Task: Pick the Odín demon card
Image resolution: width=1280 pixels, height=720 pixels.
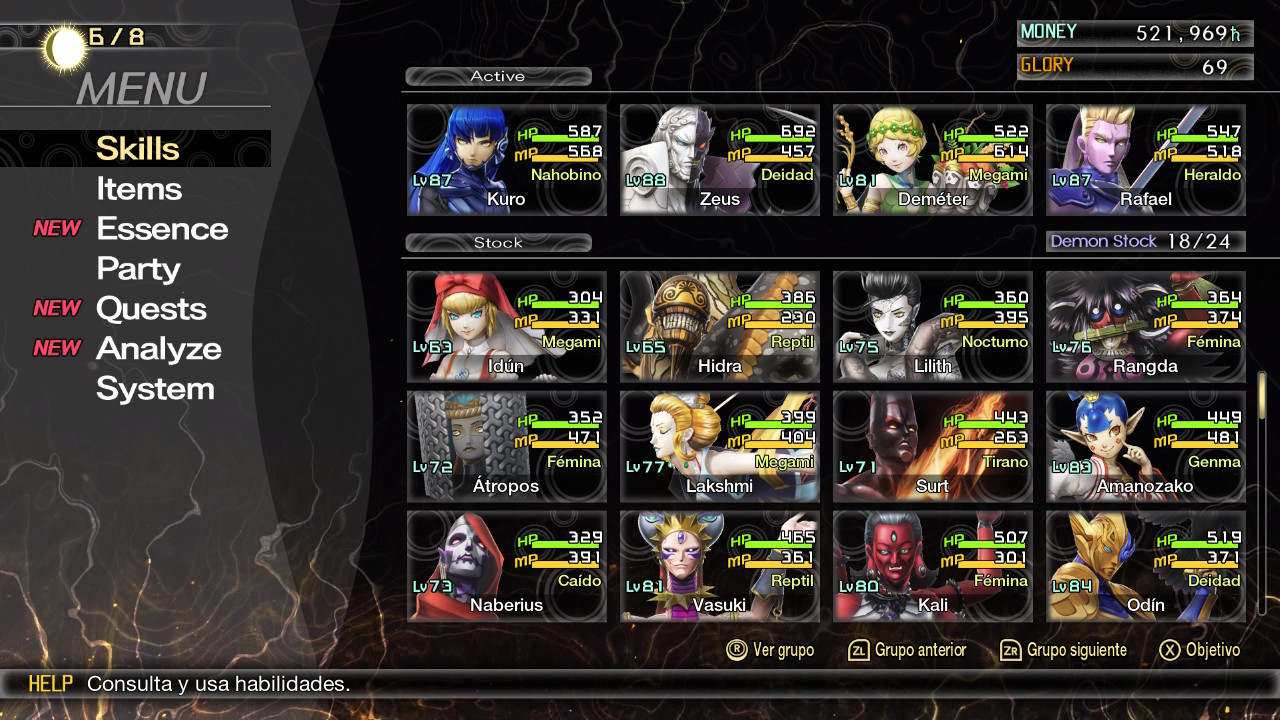Action: [1145, 566]
